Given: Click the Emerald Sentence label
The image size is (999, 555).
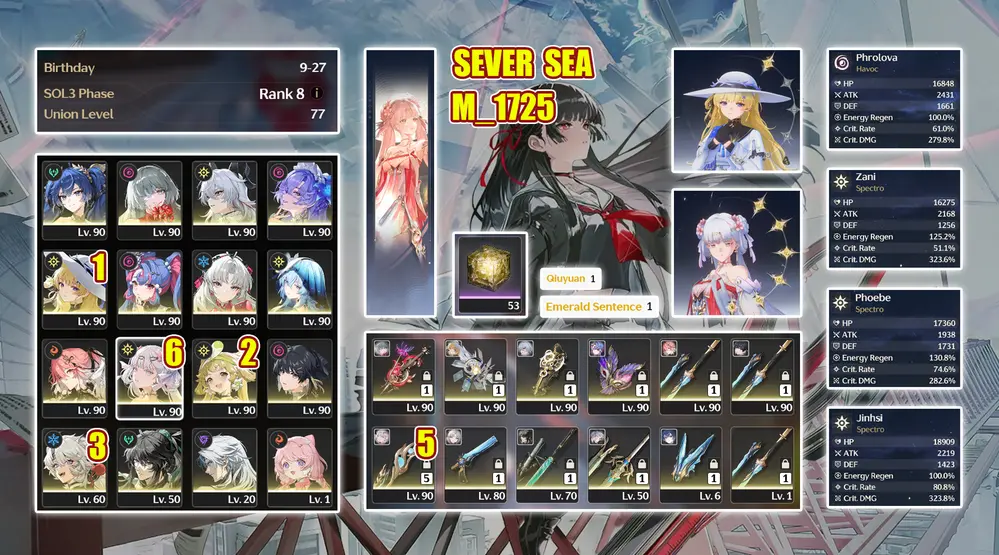Looking at the screenshot, I should click(598, 307).
